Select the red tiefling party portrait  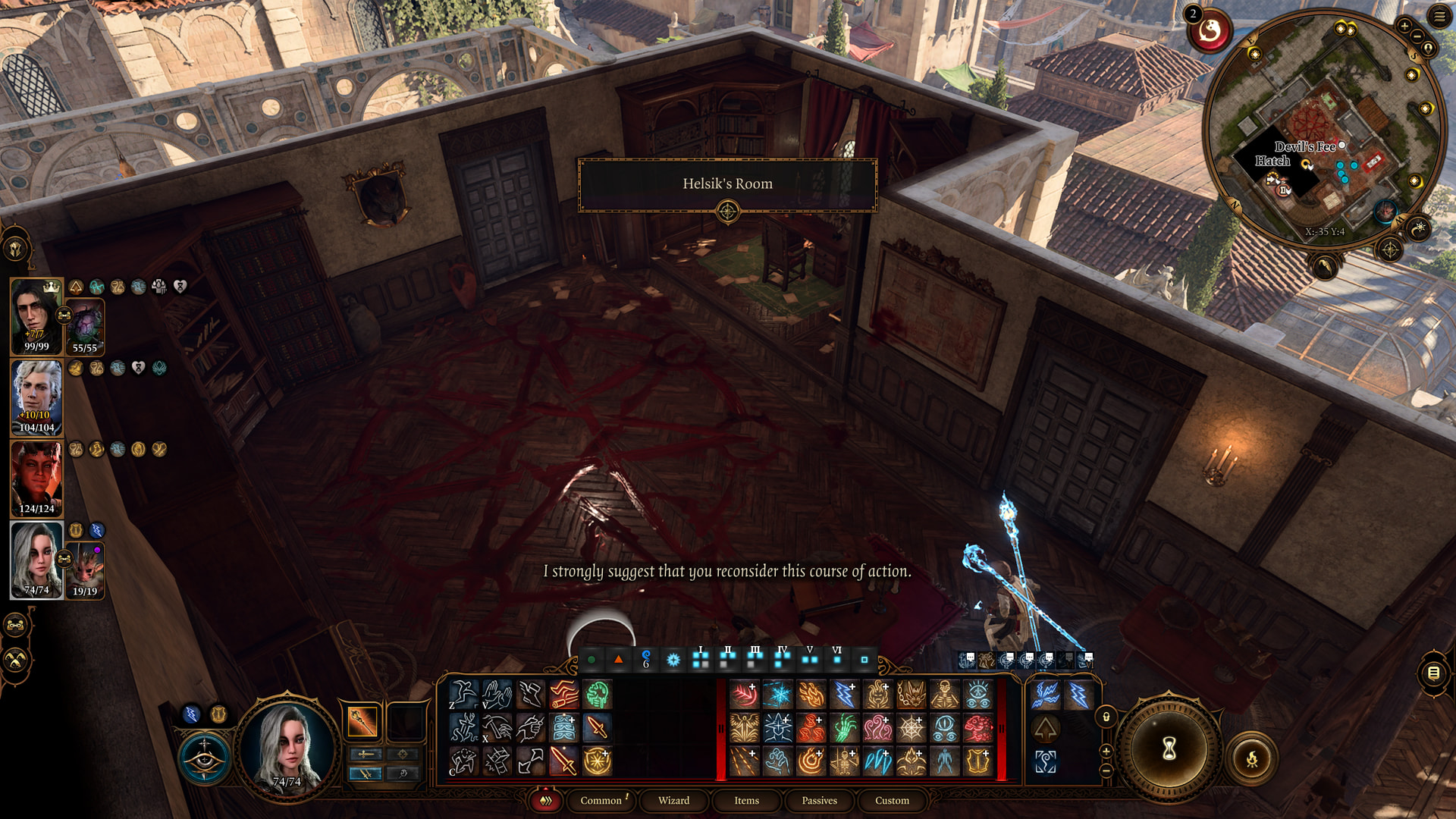click(36, 478)
